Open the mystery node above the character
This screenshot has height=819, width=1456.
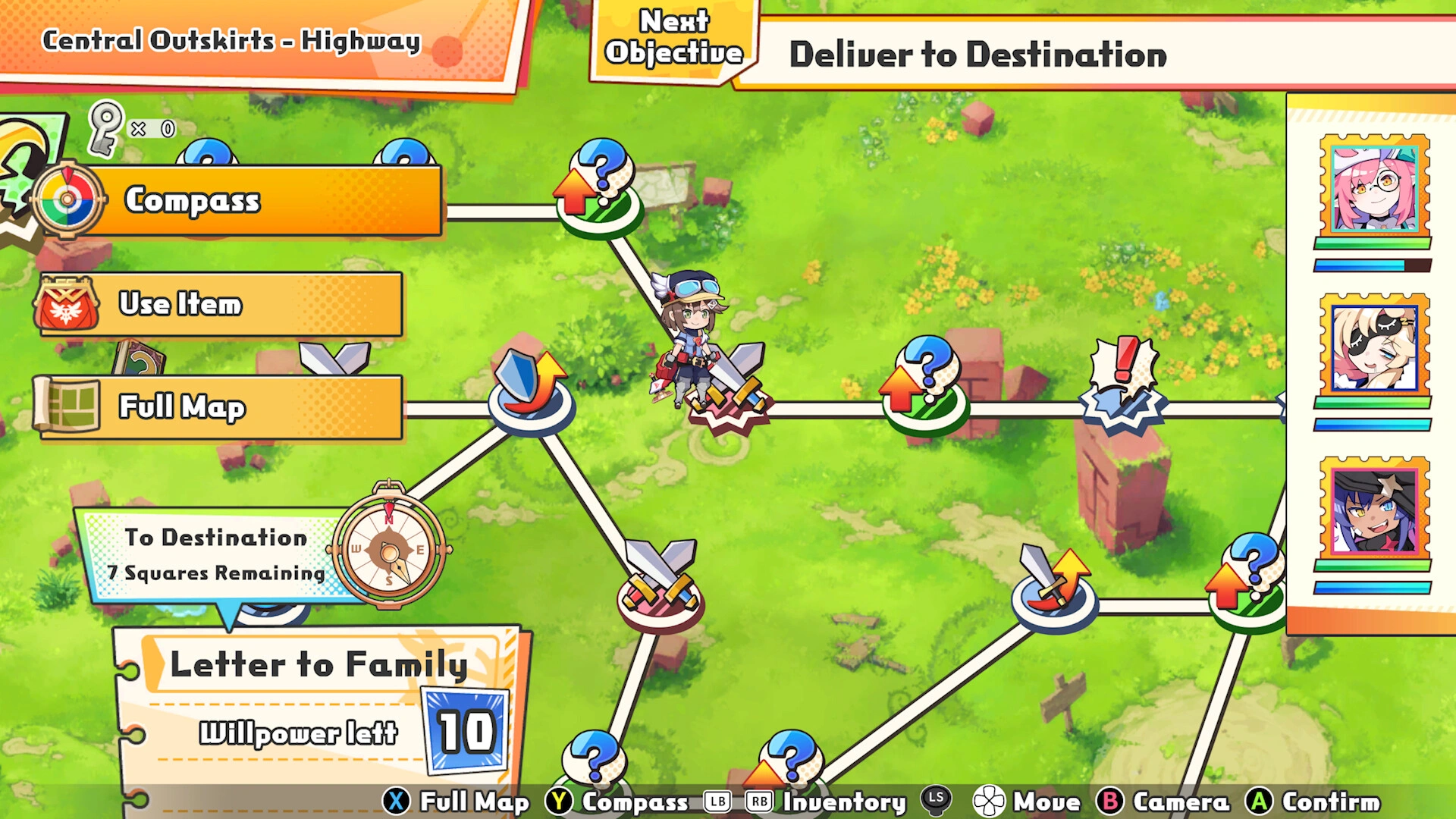598,186
